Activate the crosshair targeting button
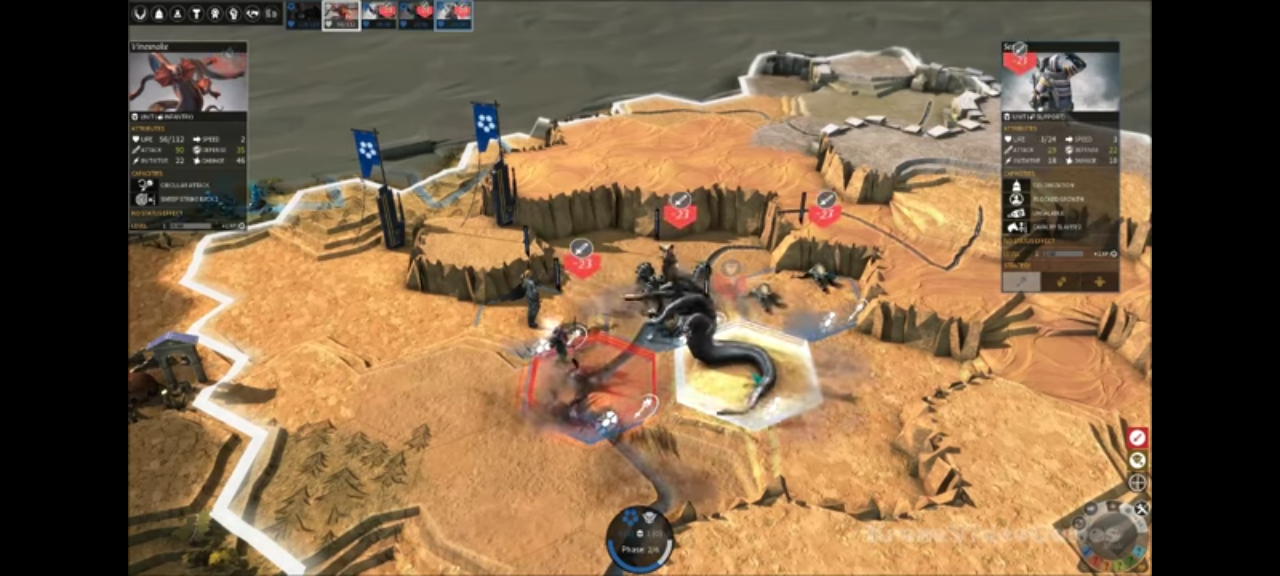The image size is (1280, 576). click(x=1137, y=483)
